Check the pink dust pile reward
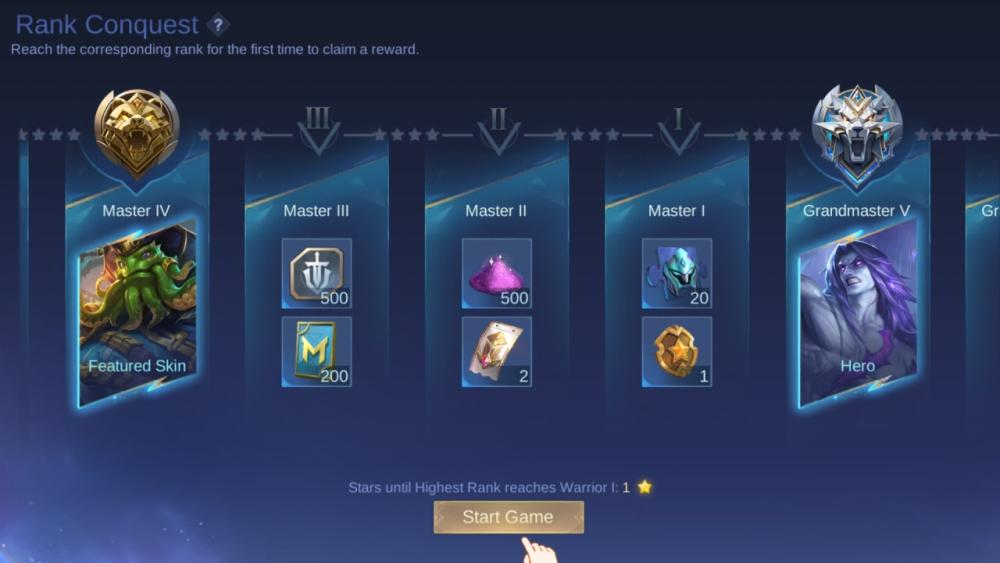The image size is (1000, 563). pos(496,273)
